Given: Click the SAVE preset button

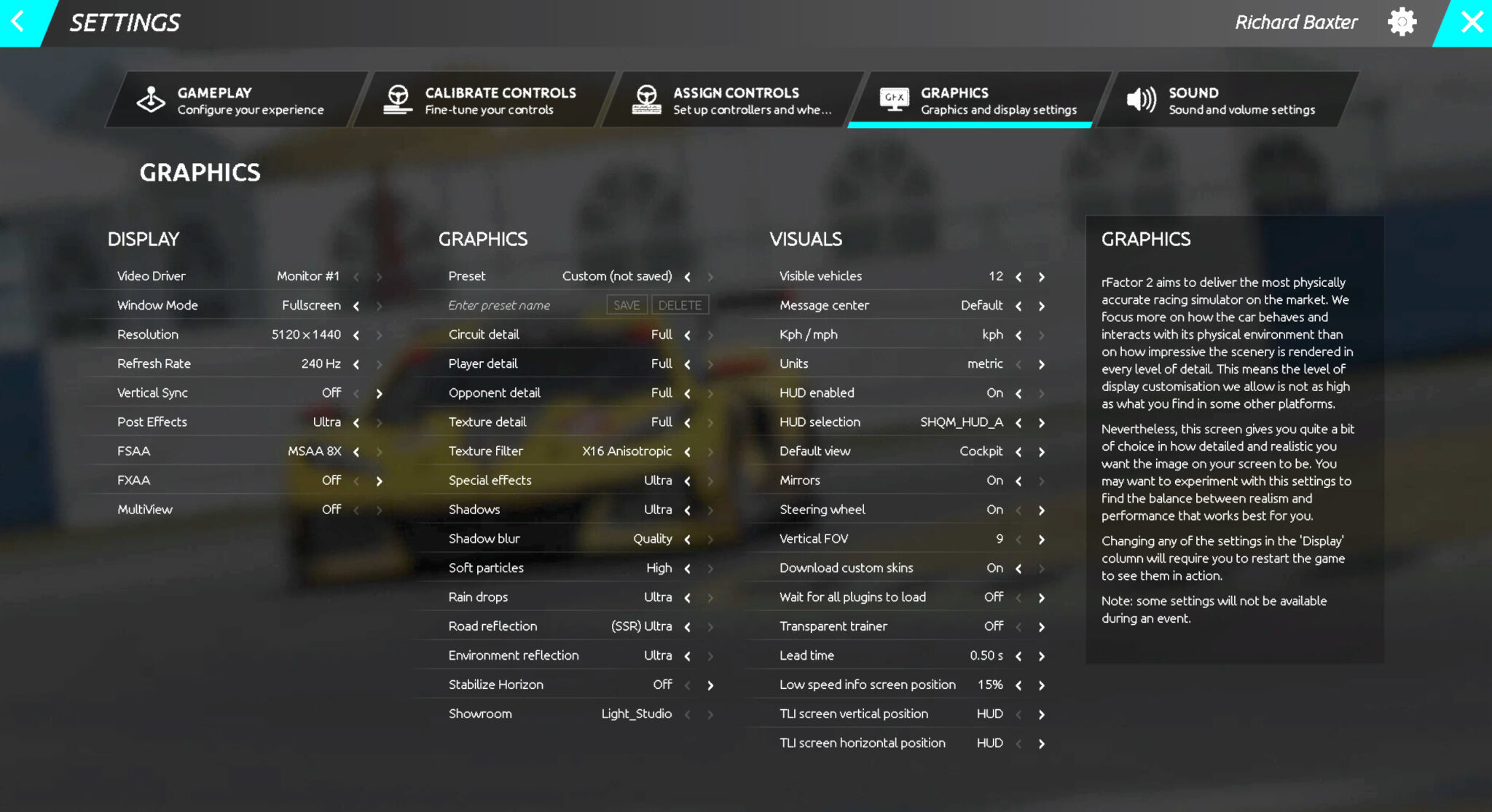Looking at the screenshot, I should click(626, 304).
